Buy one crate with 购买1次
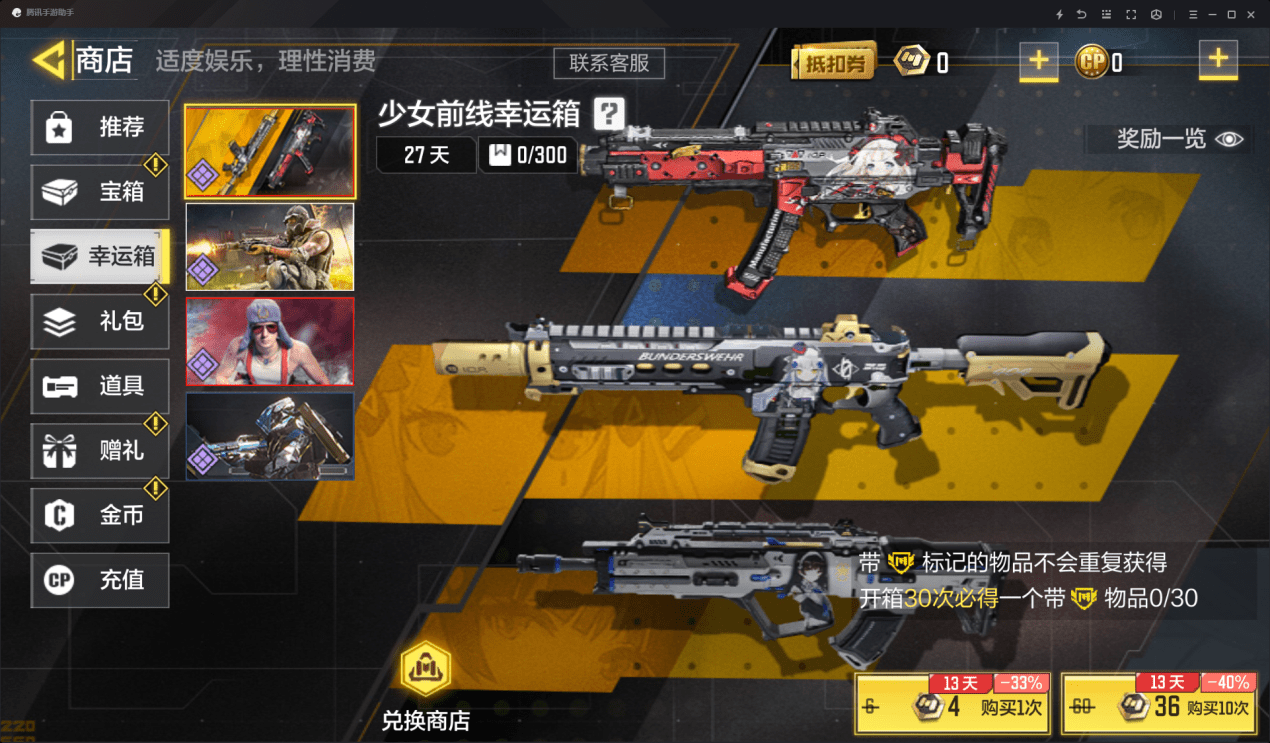 [953, 705]
